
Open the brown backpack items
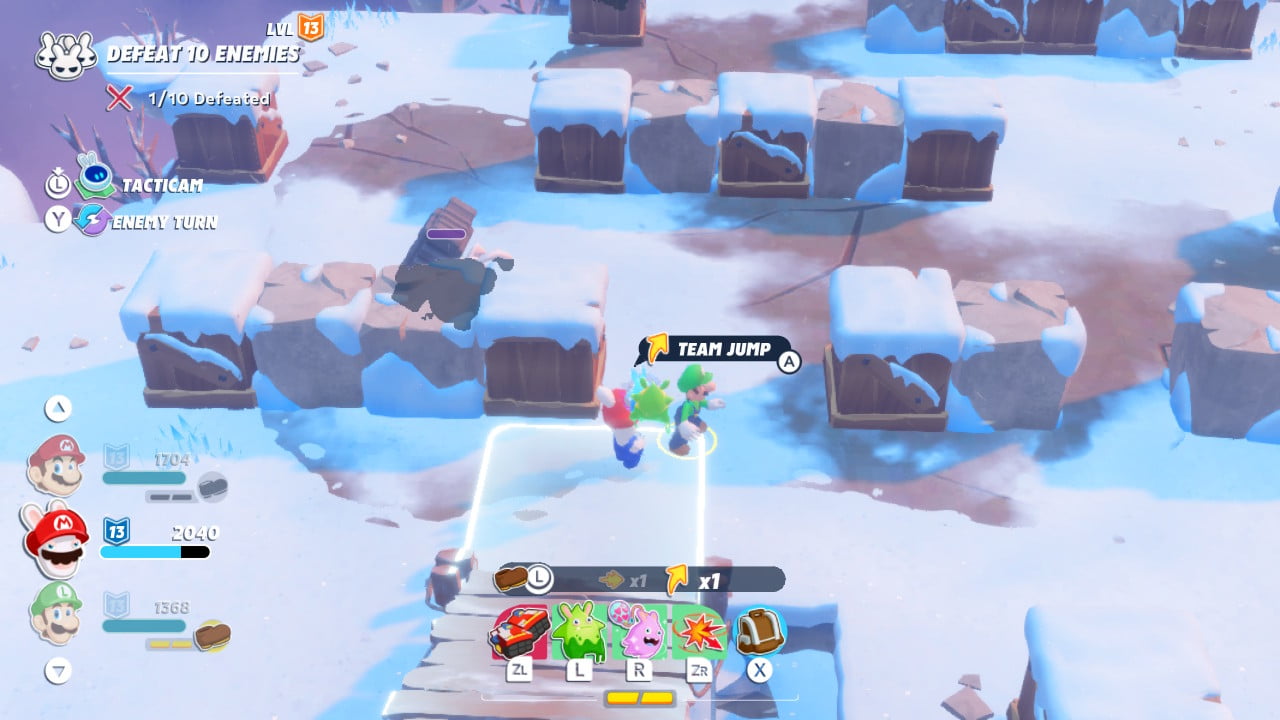pyautogui.click(x=760, y=632)
